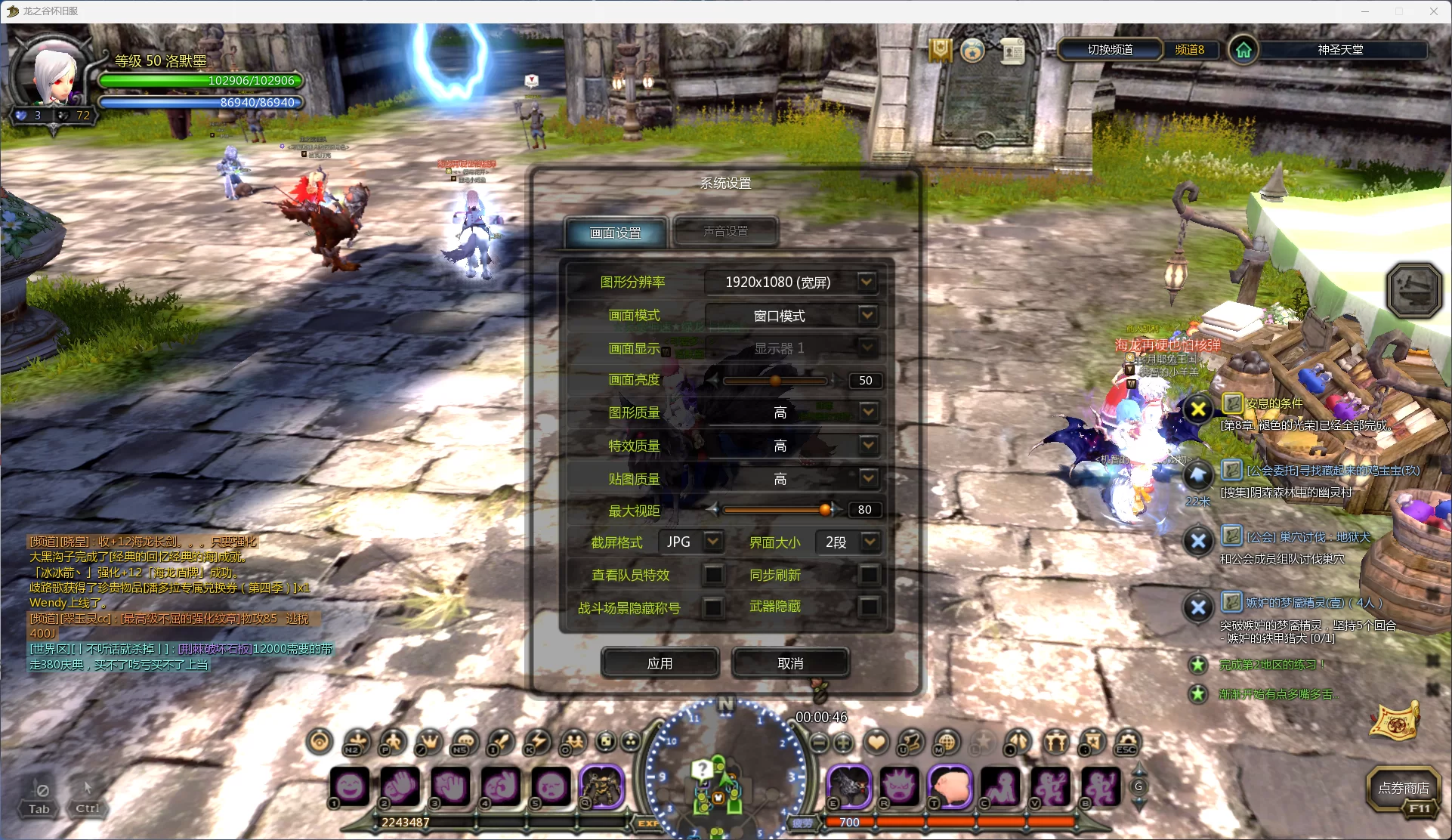Toggle the 查看队员特效 checkbox
This screenshot has width=1452, height=840.
[712, 575]
